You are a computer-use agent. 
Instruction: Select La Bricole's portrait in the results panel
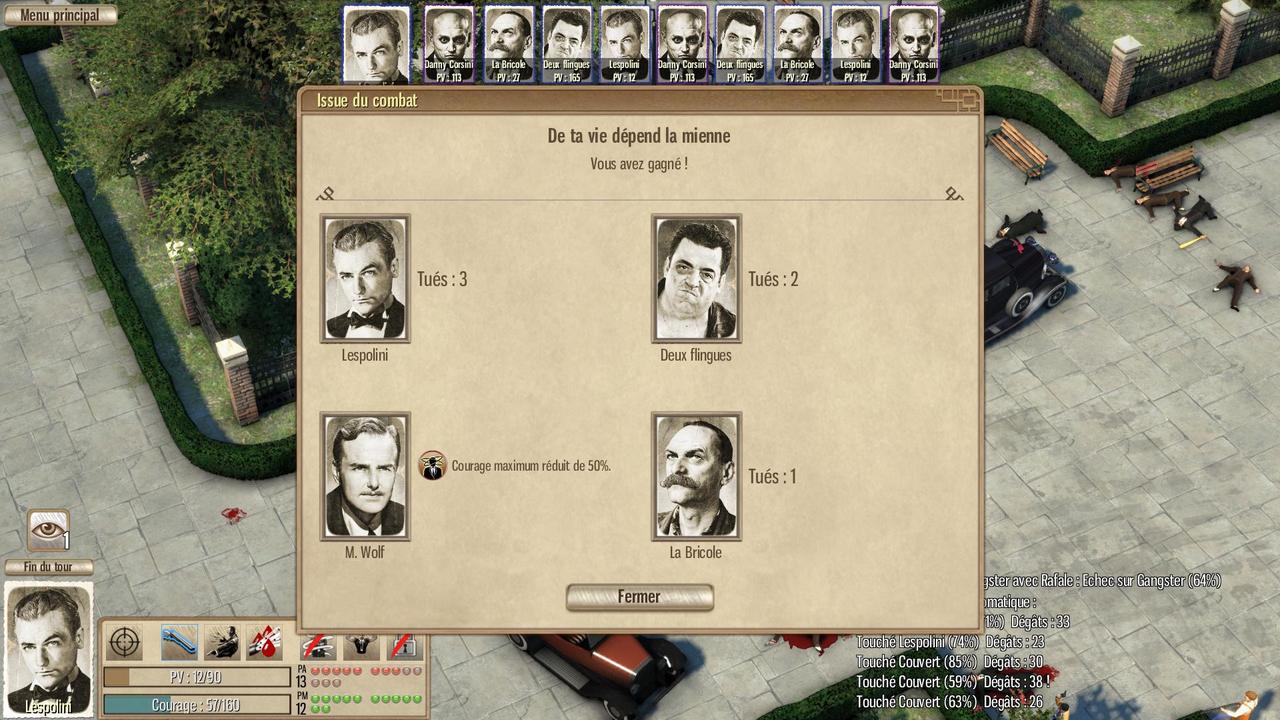[696, 476]
